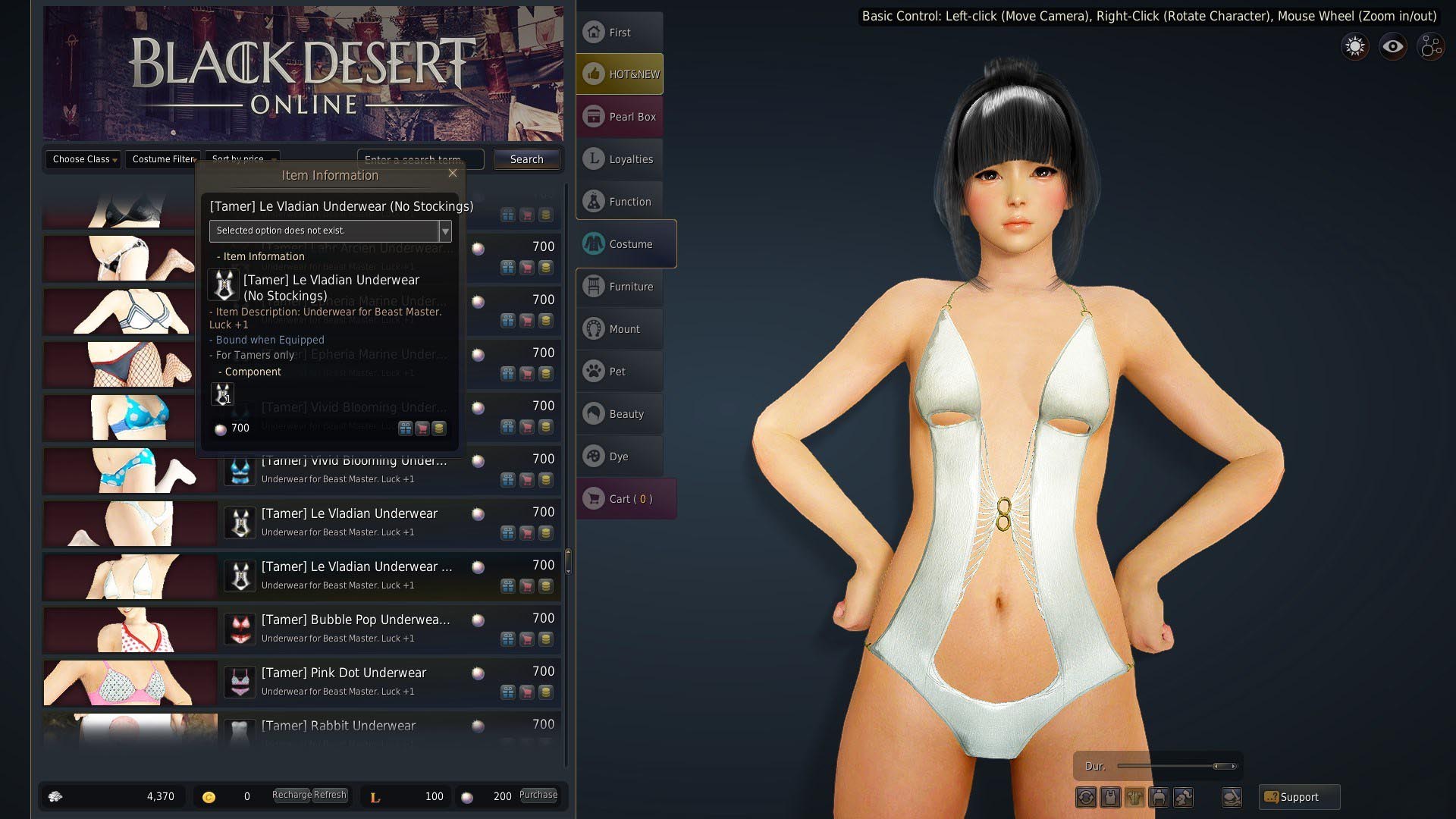Click the gift icon on Pink Dot Underwear

(507, 692)
